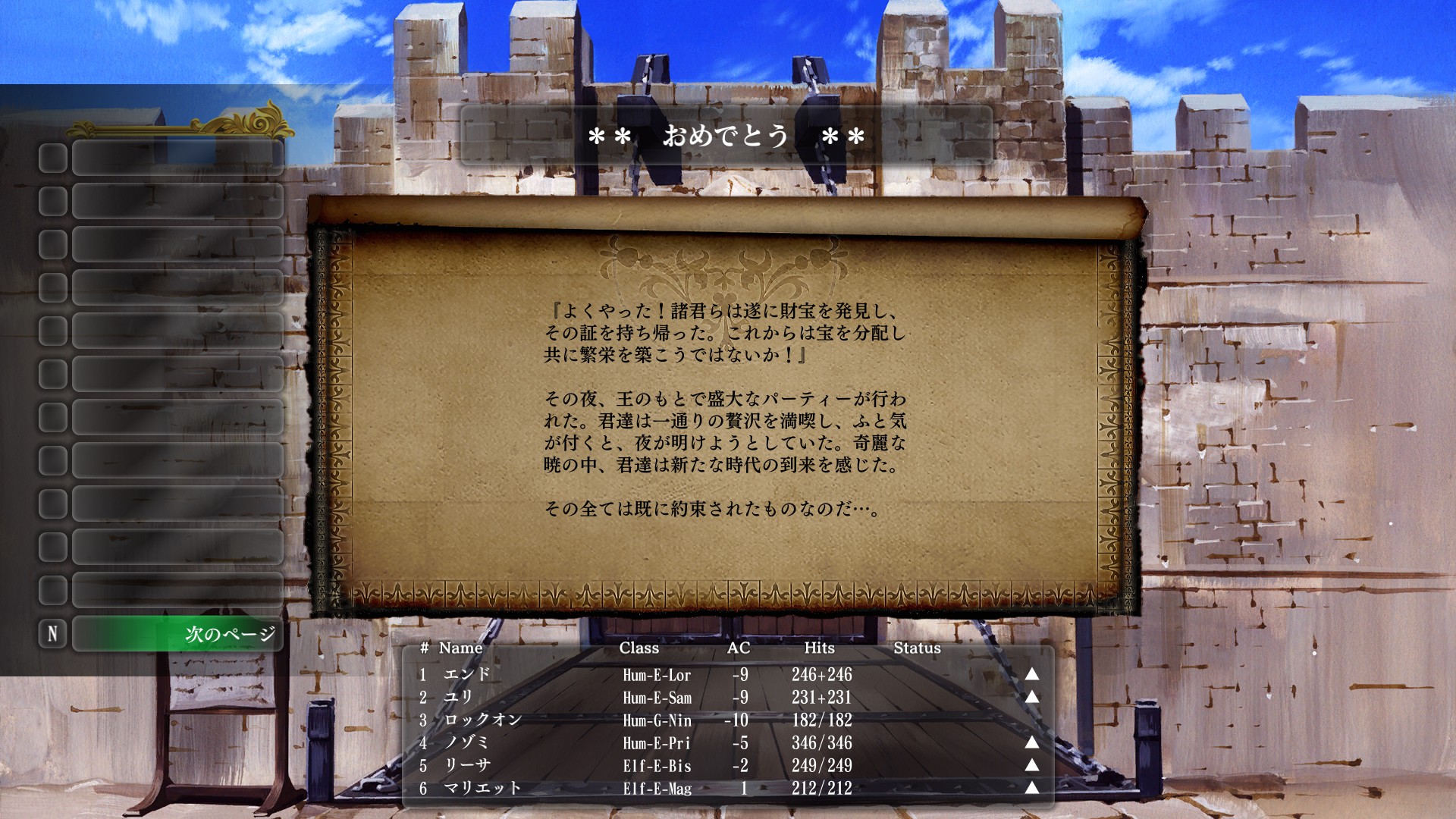Click the topmost sidebar menu entry
1456x819 pixels.
click(178, 159)
